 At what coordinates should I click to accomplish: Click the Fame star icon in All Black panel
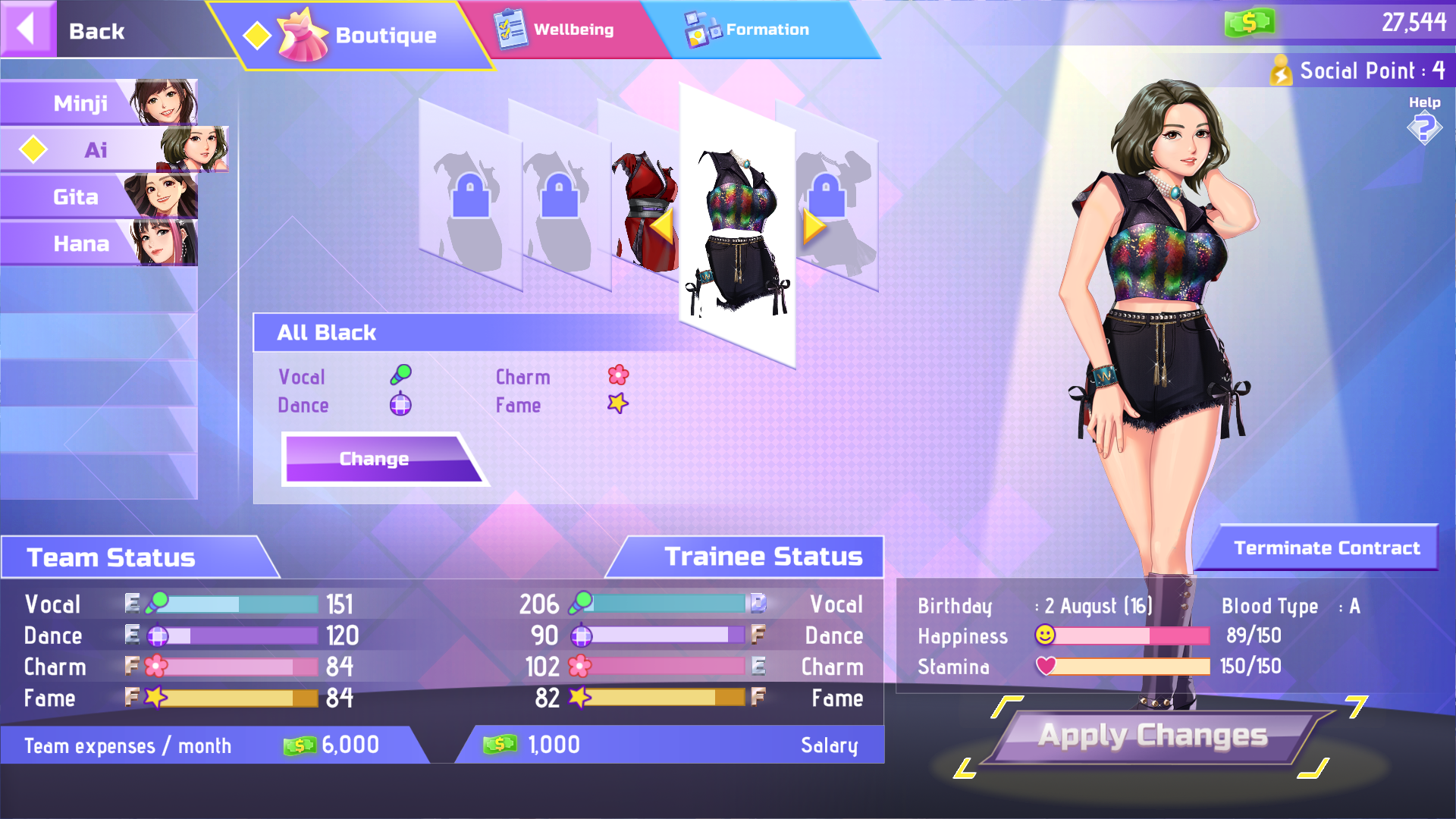coord(617,403)
